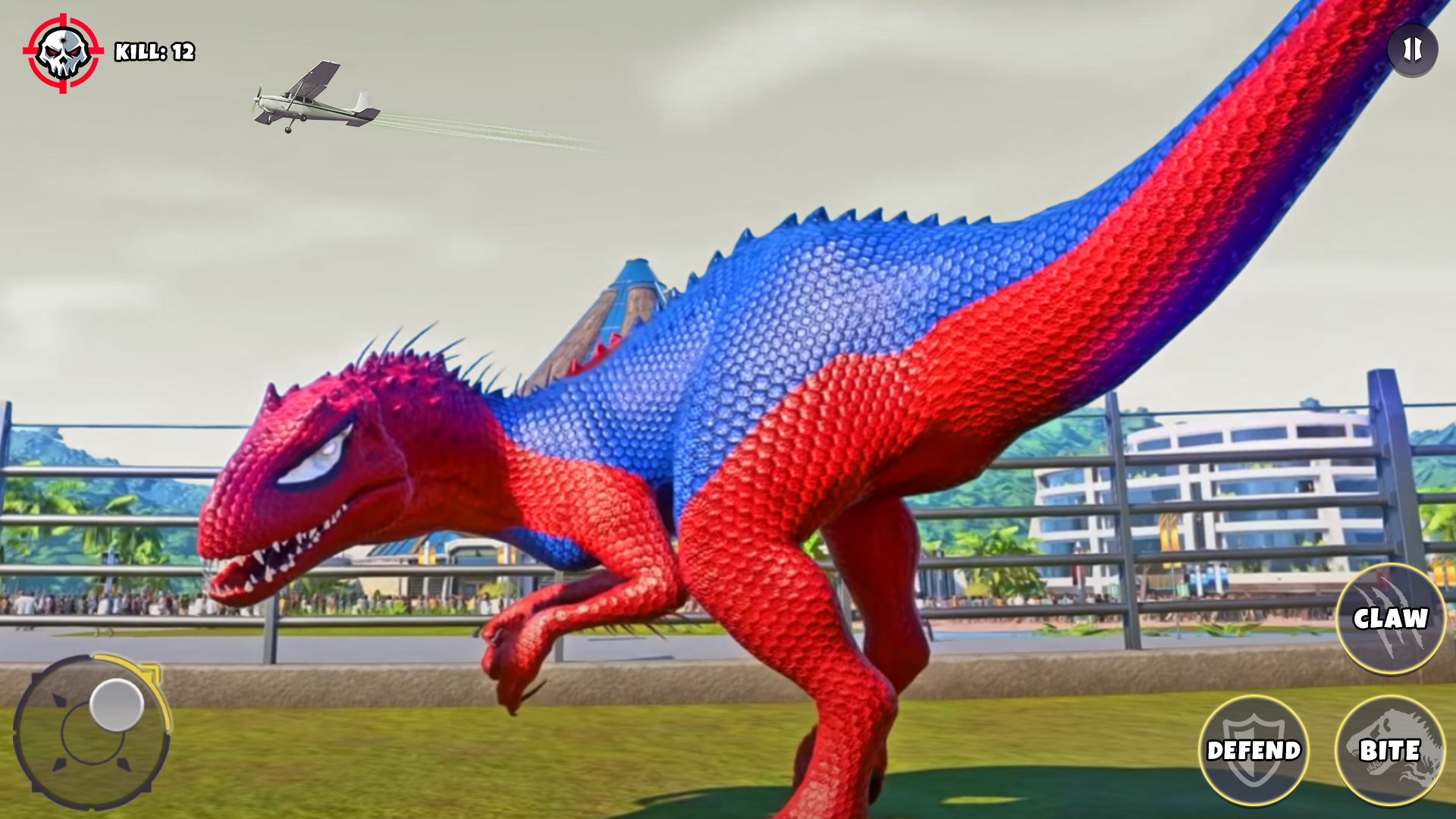Select the CLAW action button

point(1390,618)
